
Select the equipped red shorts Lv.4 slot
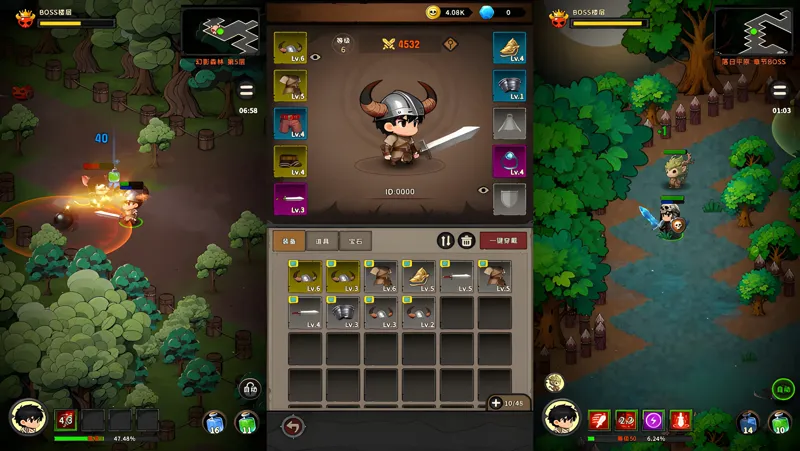click(x=290, y=123)
